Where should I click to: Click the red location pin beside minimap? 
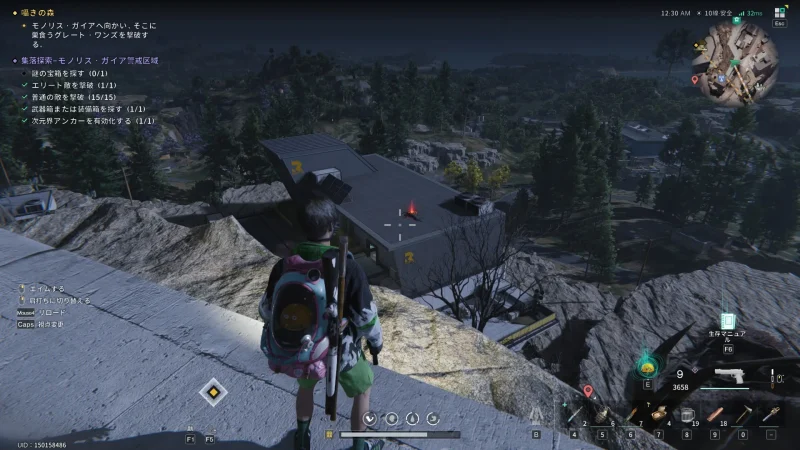pyautogui.click(x=695, y=79)
